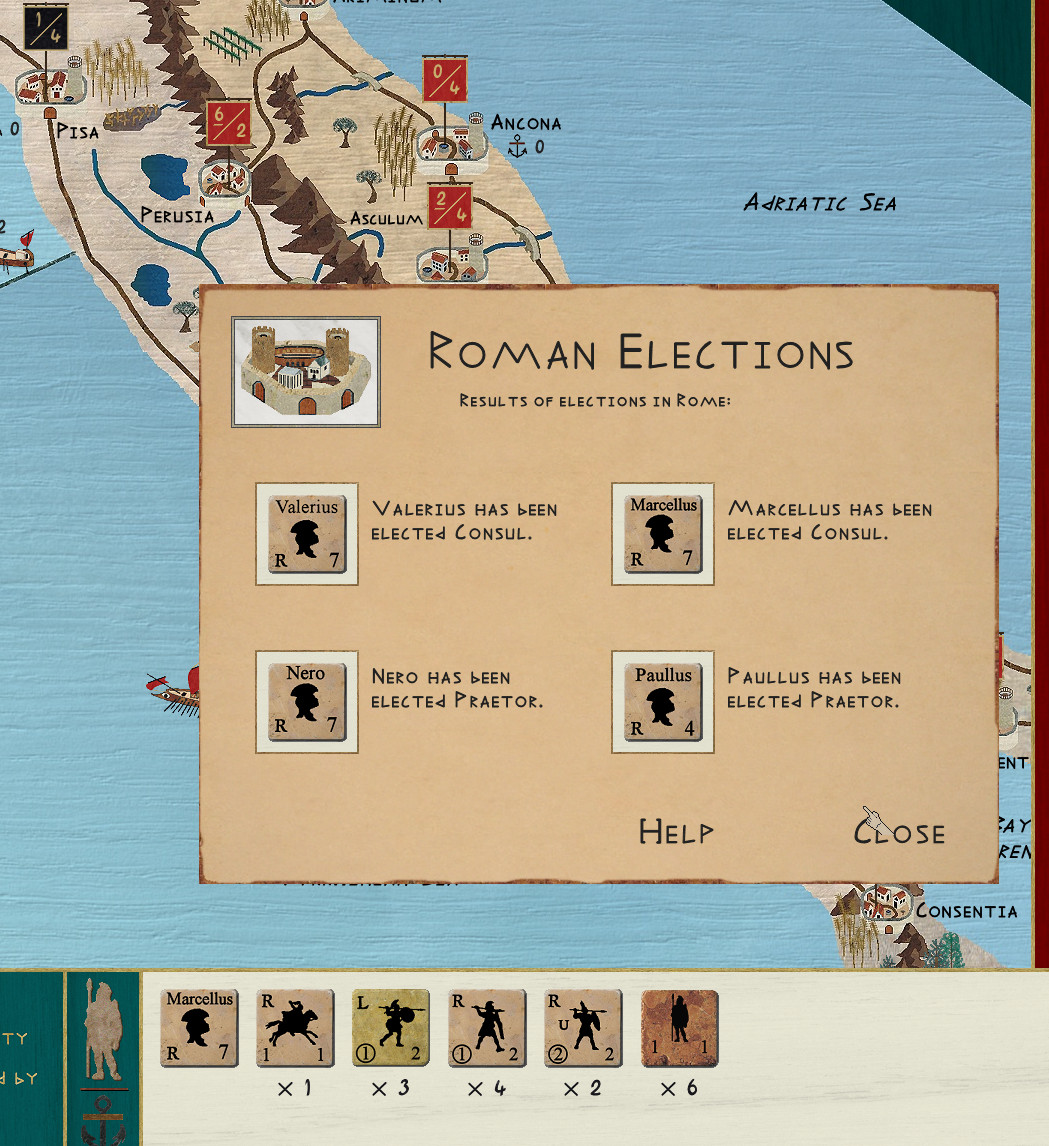1049x1146 pixels.
Task: Choose the R U infantry tile marked ×2
Action: (x=583, y=1030)
